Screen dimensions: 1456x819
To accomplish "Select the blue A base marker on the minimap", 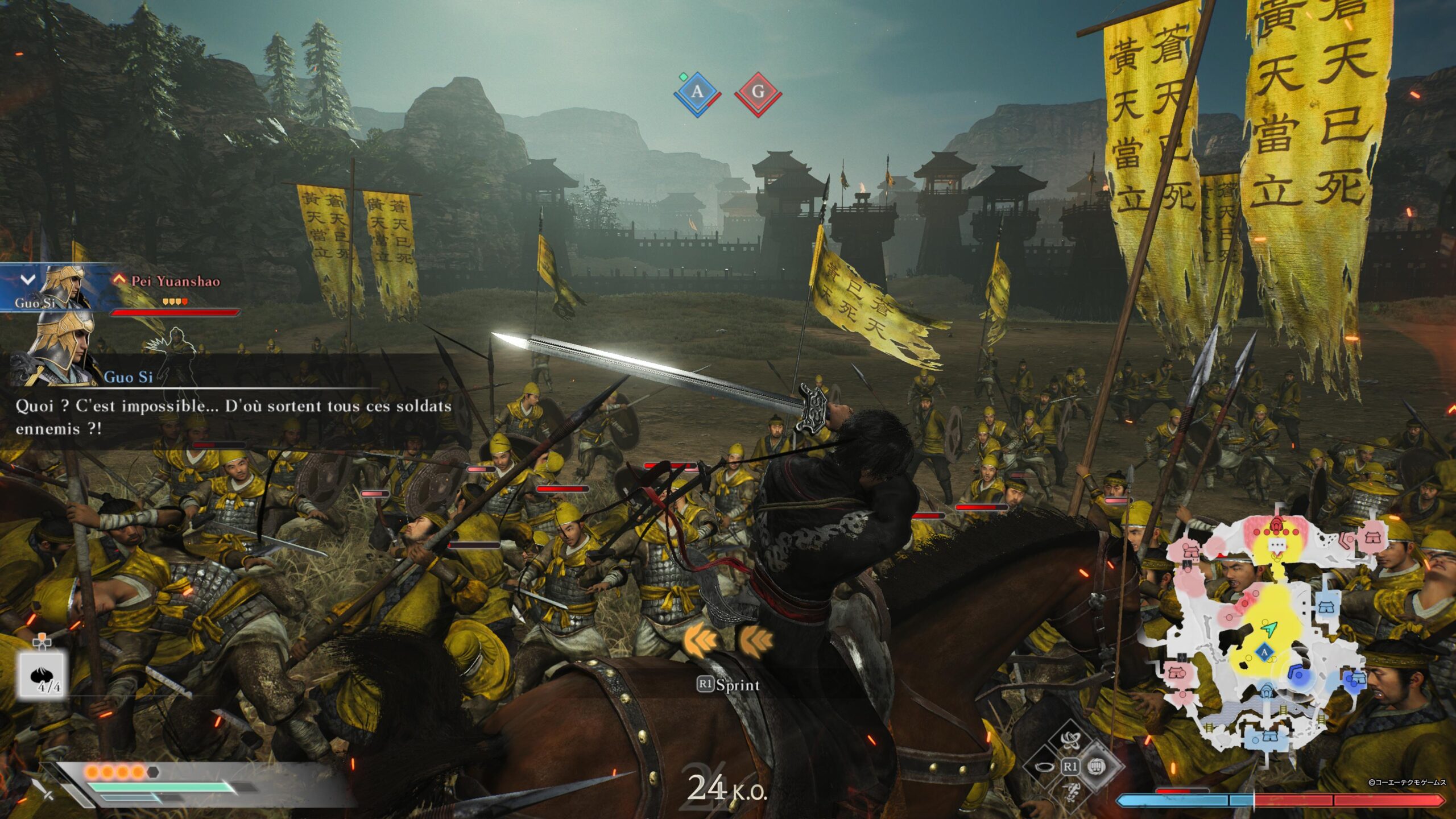I will click(x=1264, y=652).
